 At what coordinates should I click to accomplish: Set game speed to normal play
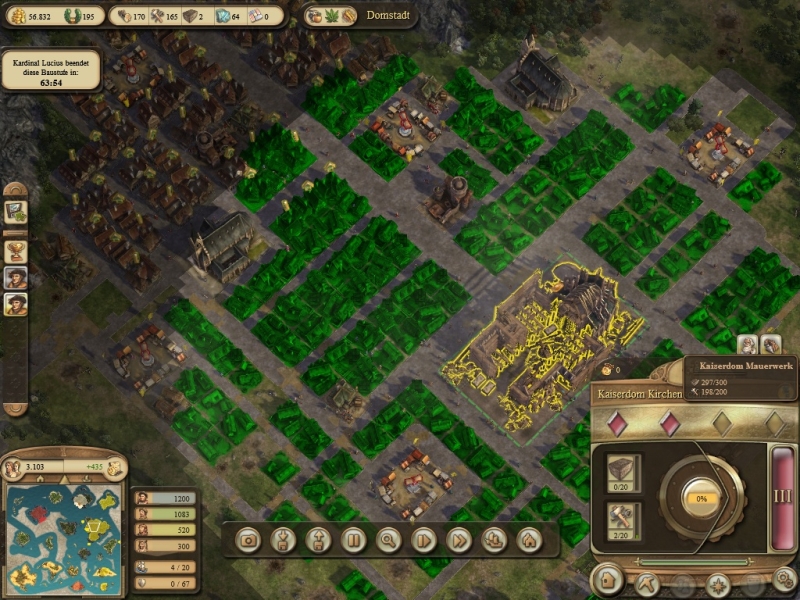point(424,540)
